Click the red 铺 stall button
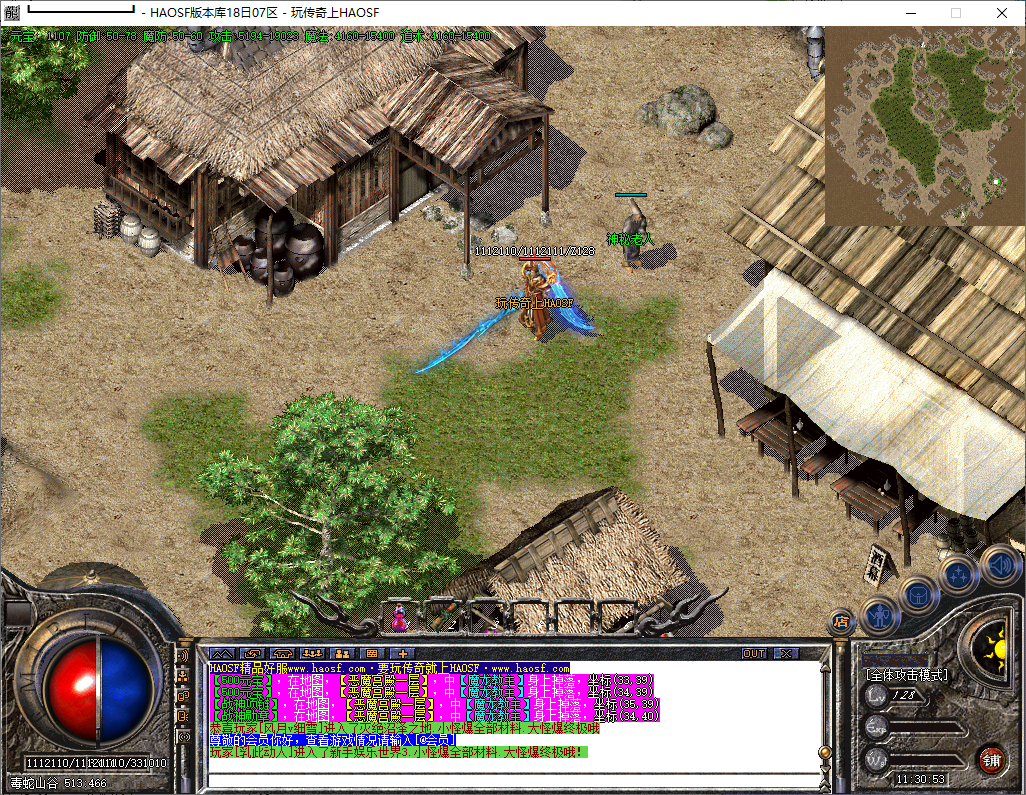This screenshot has height=795, width=1026. click(x=991, y=759)
